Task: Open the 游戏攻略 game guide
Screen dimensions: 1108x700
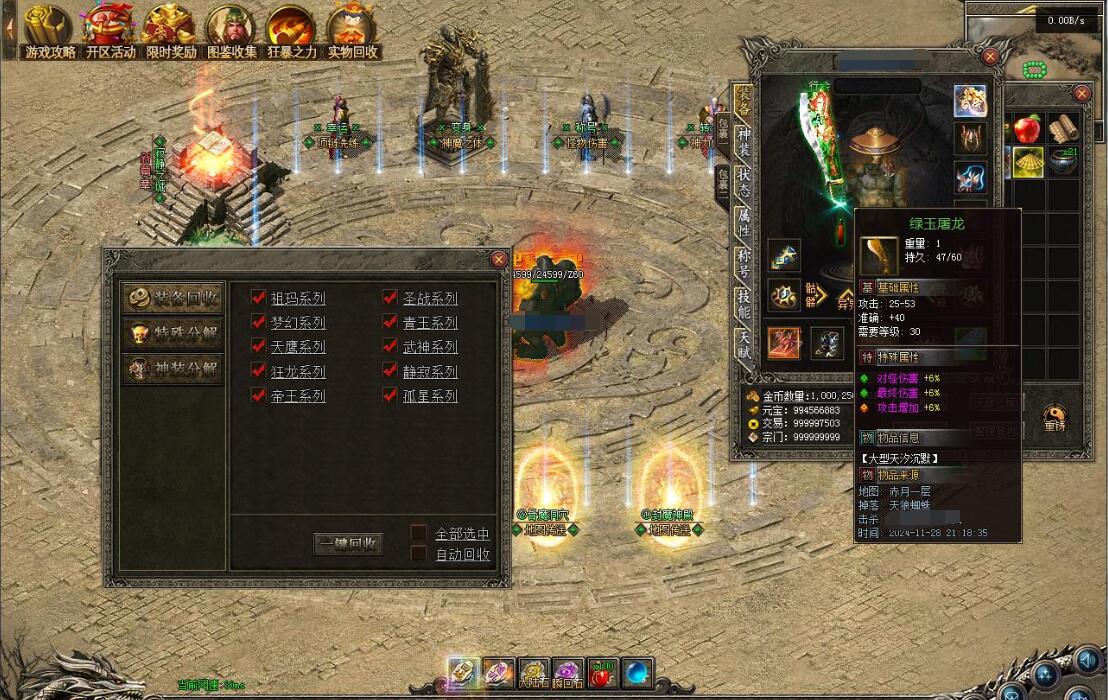Action: pos(48,30)
